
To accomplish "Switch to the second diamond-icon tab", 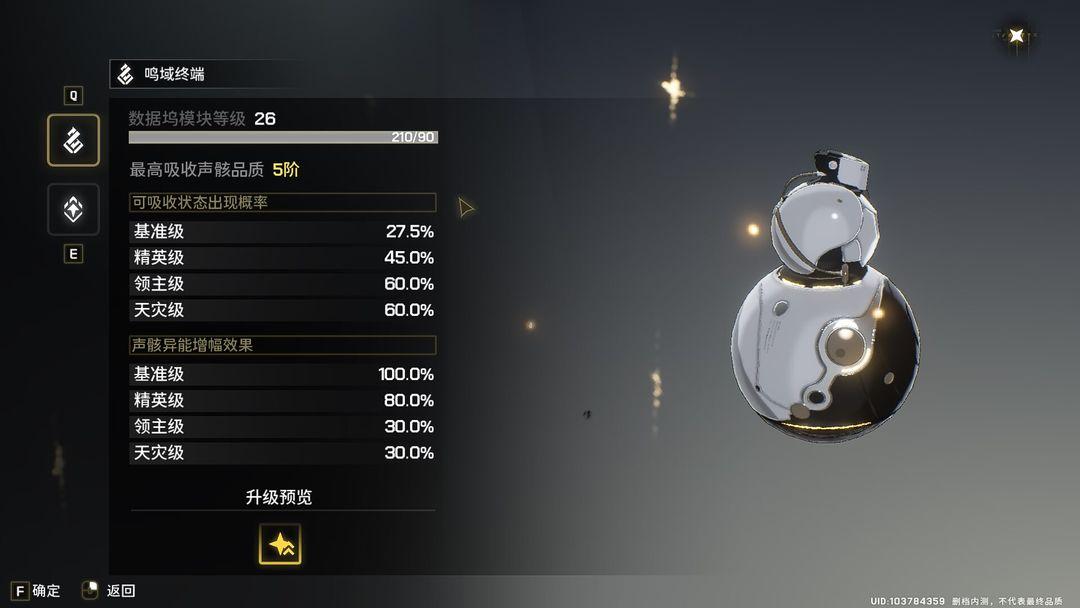I will [x=73, y=209].
